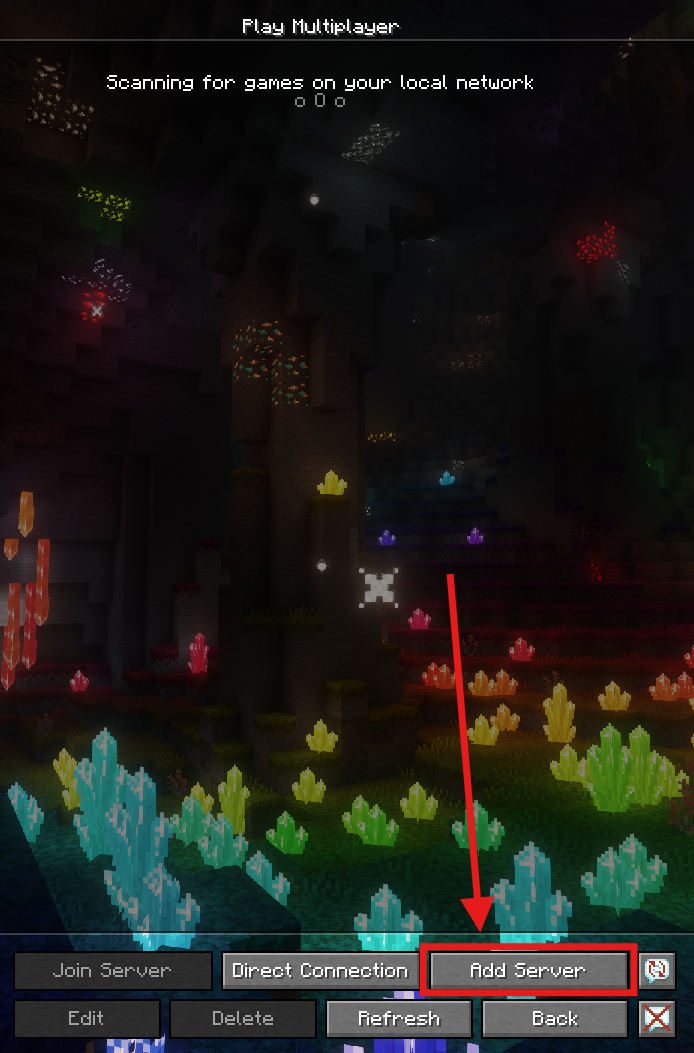Toggle the red crossed-out icon button

[656, 1019]
